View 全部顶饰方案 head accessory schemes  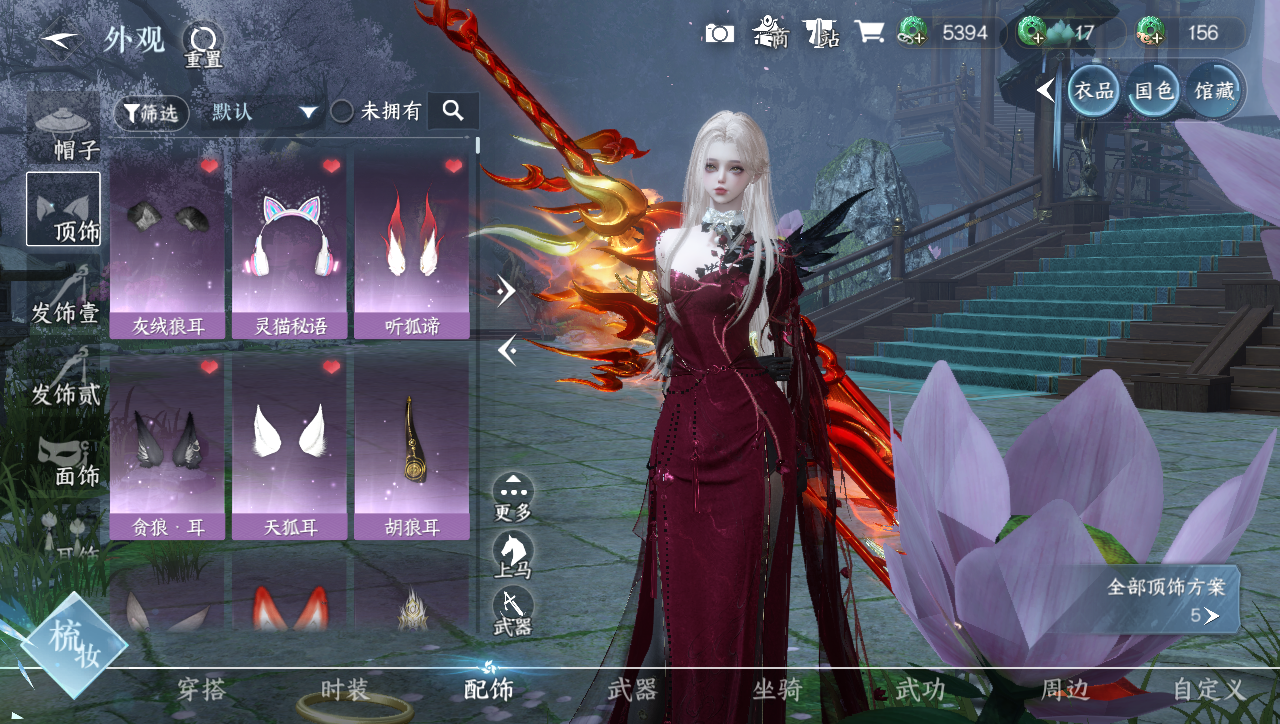(x=1166, y=600)
